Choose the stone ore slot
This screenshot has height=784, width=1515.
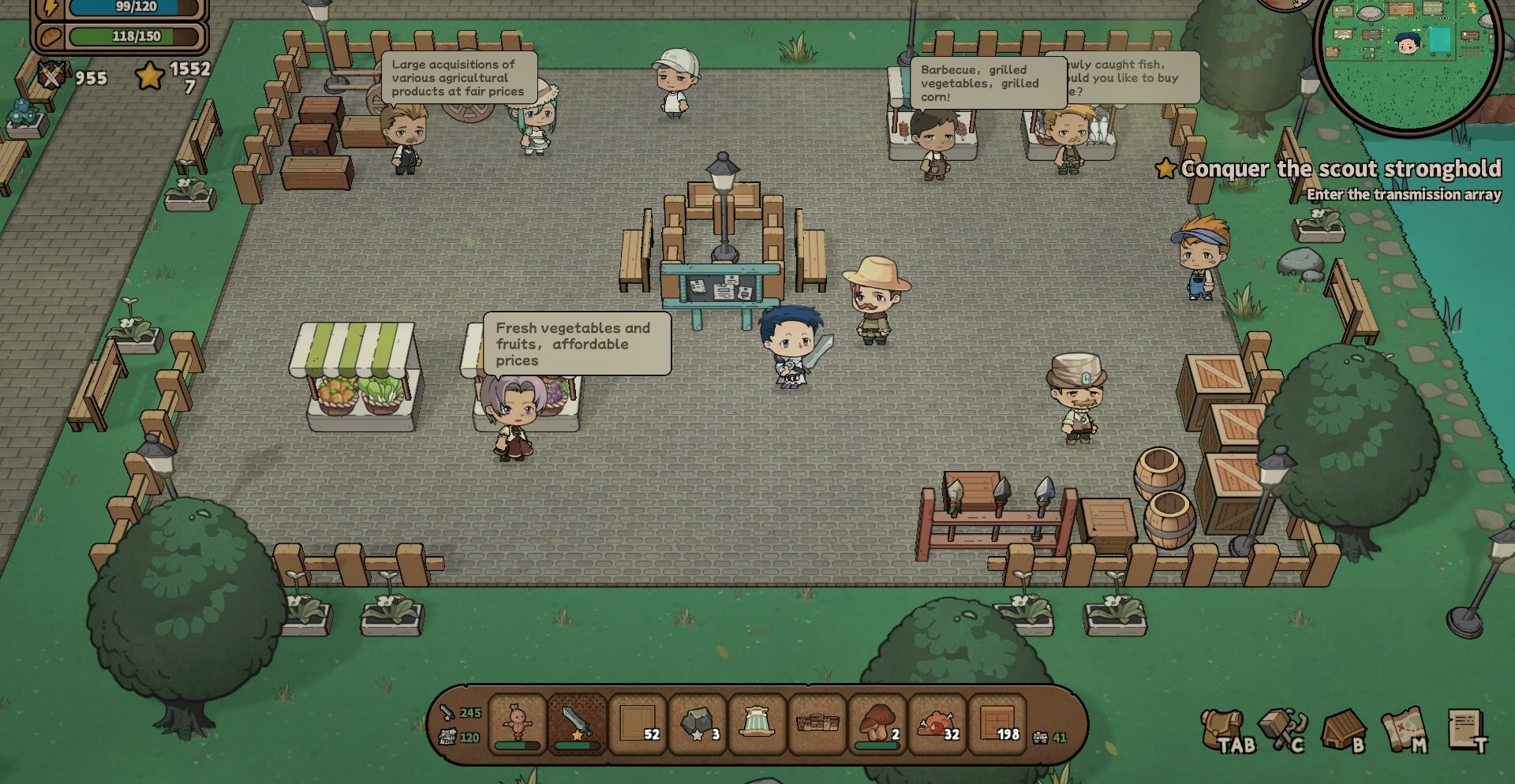[x=698, y=723]
